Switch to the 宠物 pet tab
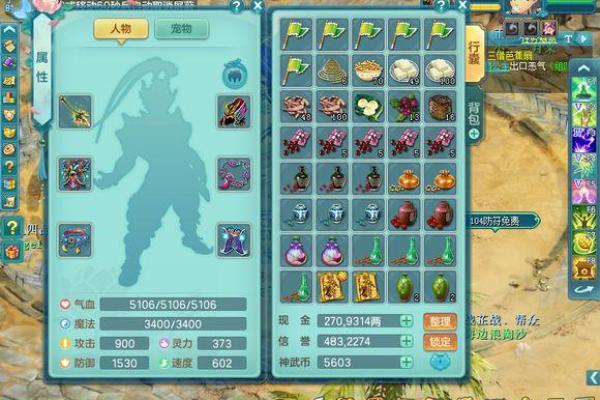This screenshot has width=600, height=400. 181,28
